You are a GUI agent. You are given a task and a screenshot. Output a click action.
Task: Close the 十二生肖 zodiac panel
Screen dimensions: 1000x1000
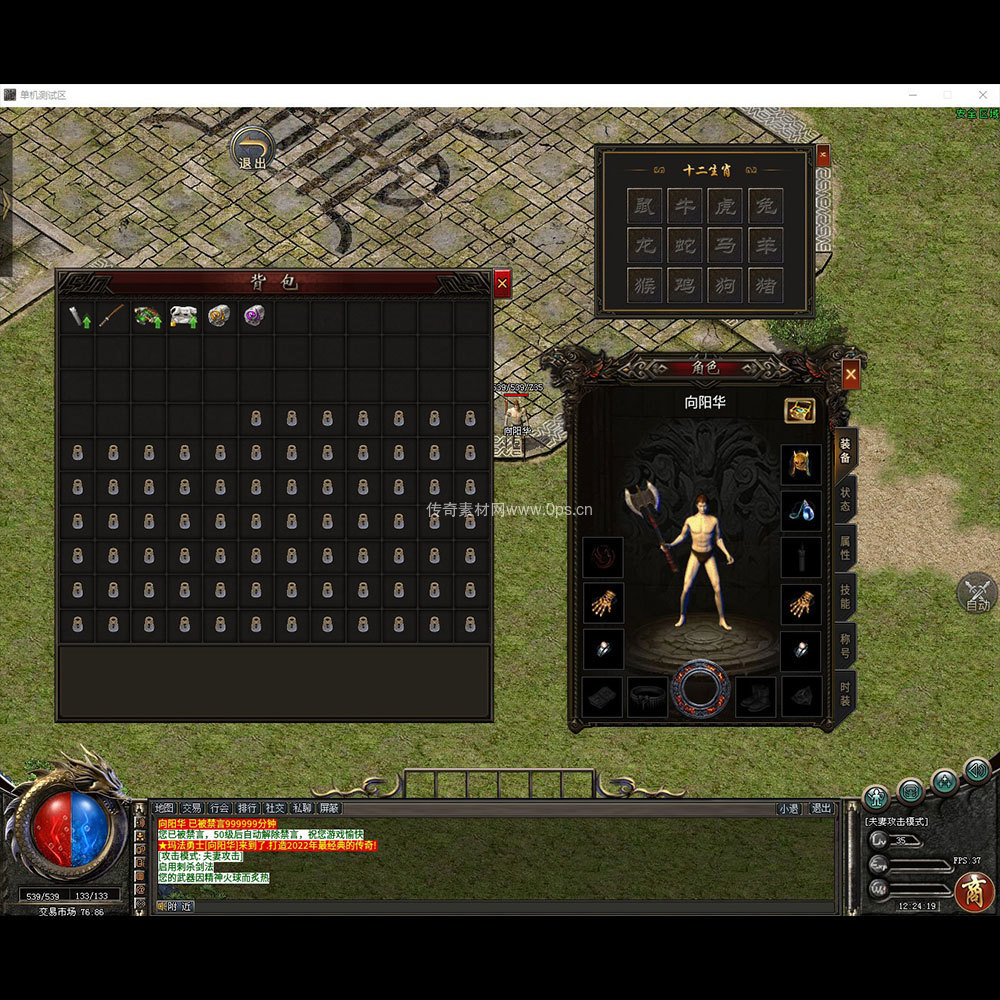pyautogui.click(x=823, y=155)
